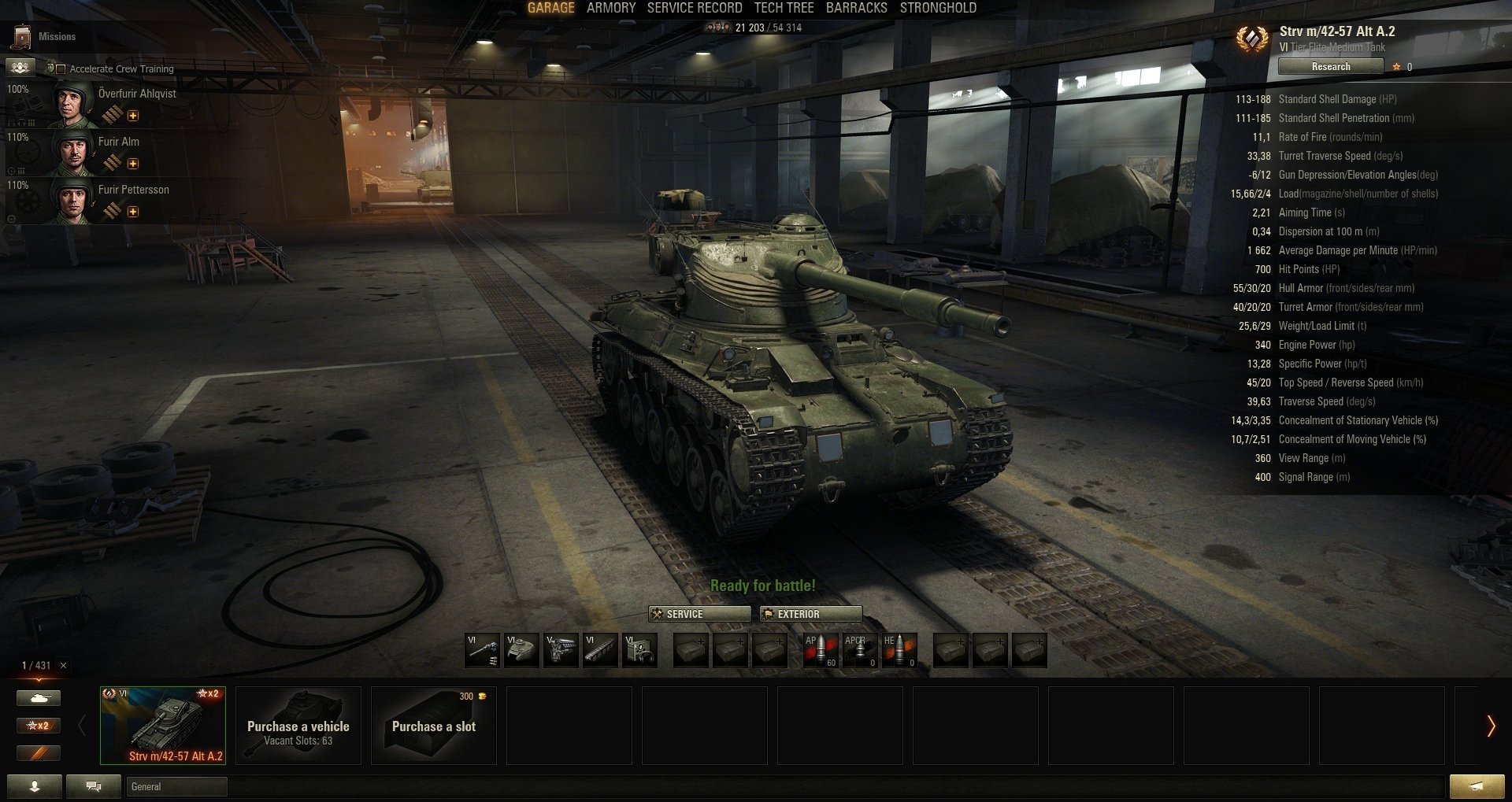
Task: Click Purchase a slot tile
Action: pyautogui.click(x=434, y=725)
